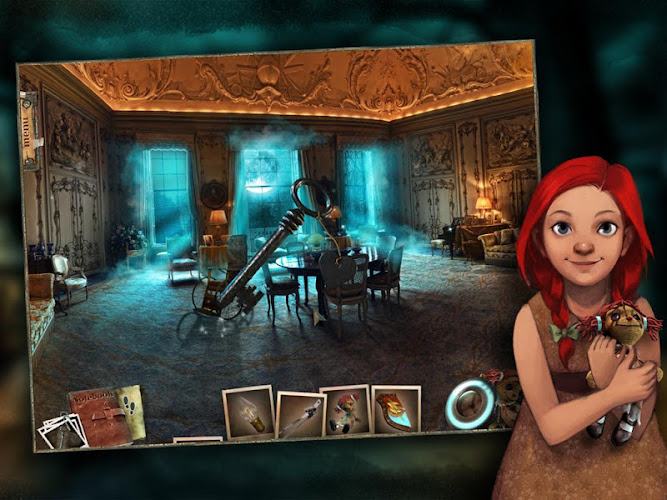
Task: Select the rag doll inventory item
Action: click(x=345, y=410)
